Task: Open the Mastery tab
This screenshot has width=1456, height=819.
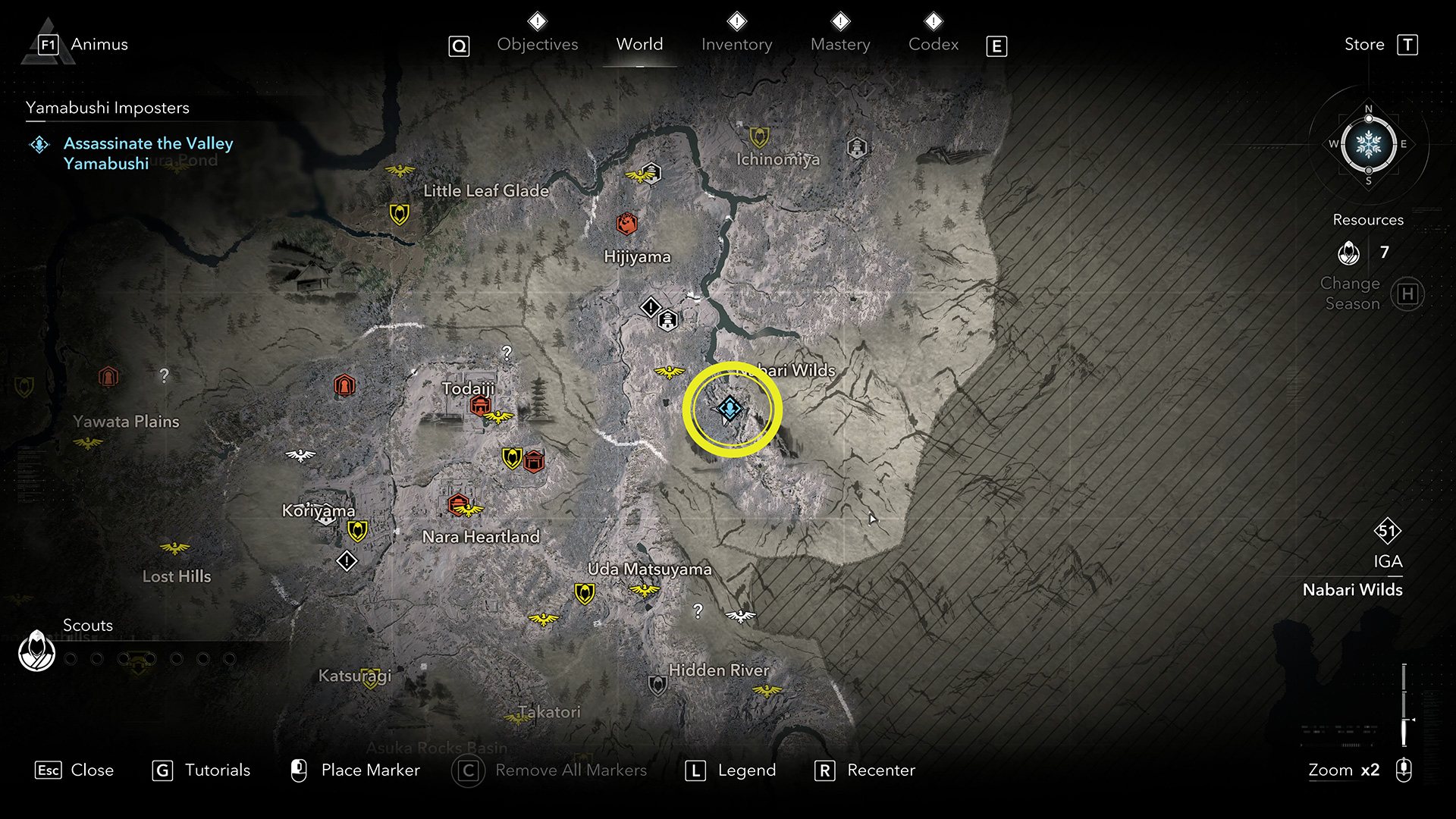Action: pyautogui.click(x=840, y=45)
